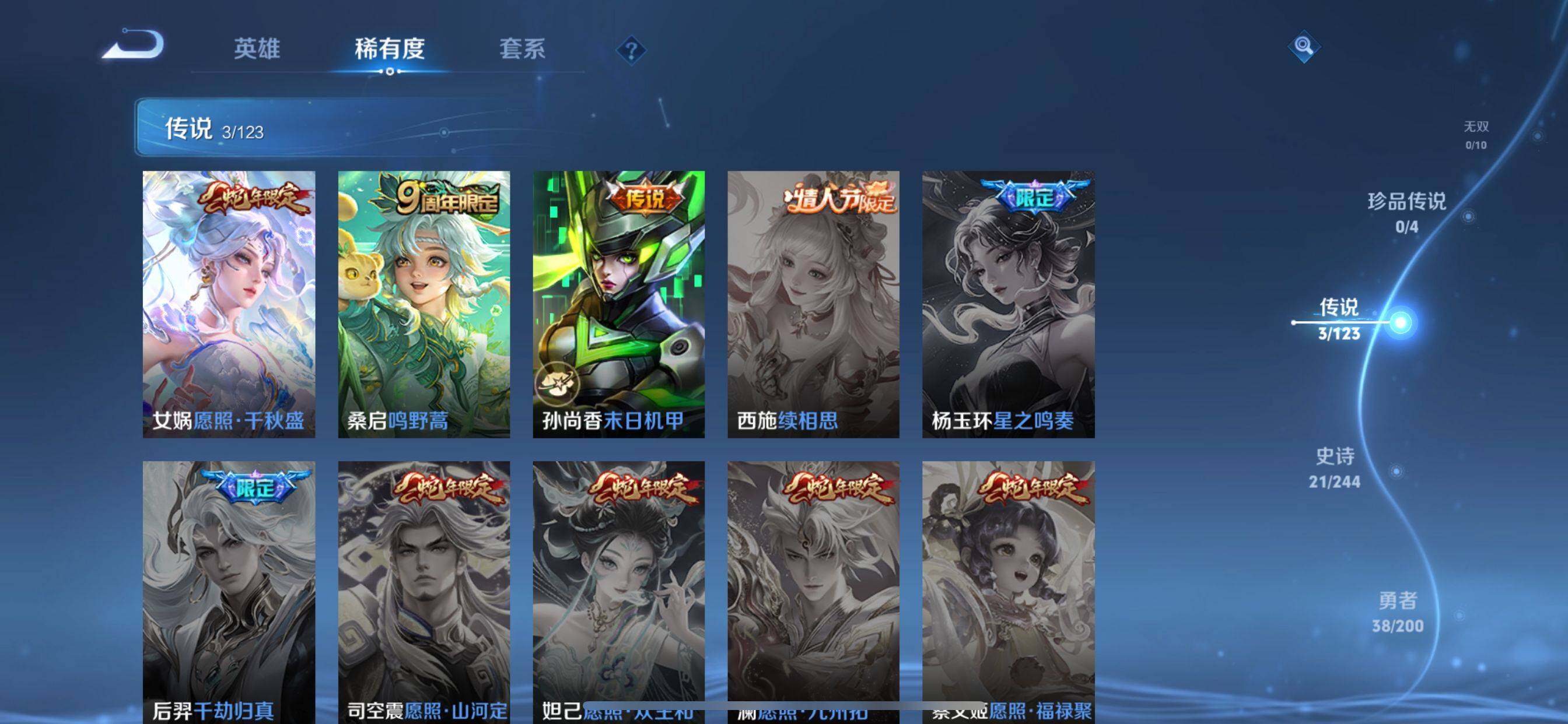Jump to 珍品传说 rarity section
The height and width of the screenshot is (724, 1568).
point(1406,212)
